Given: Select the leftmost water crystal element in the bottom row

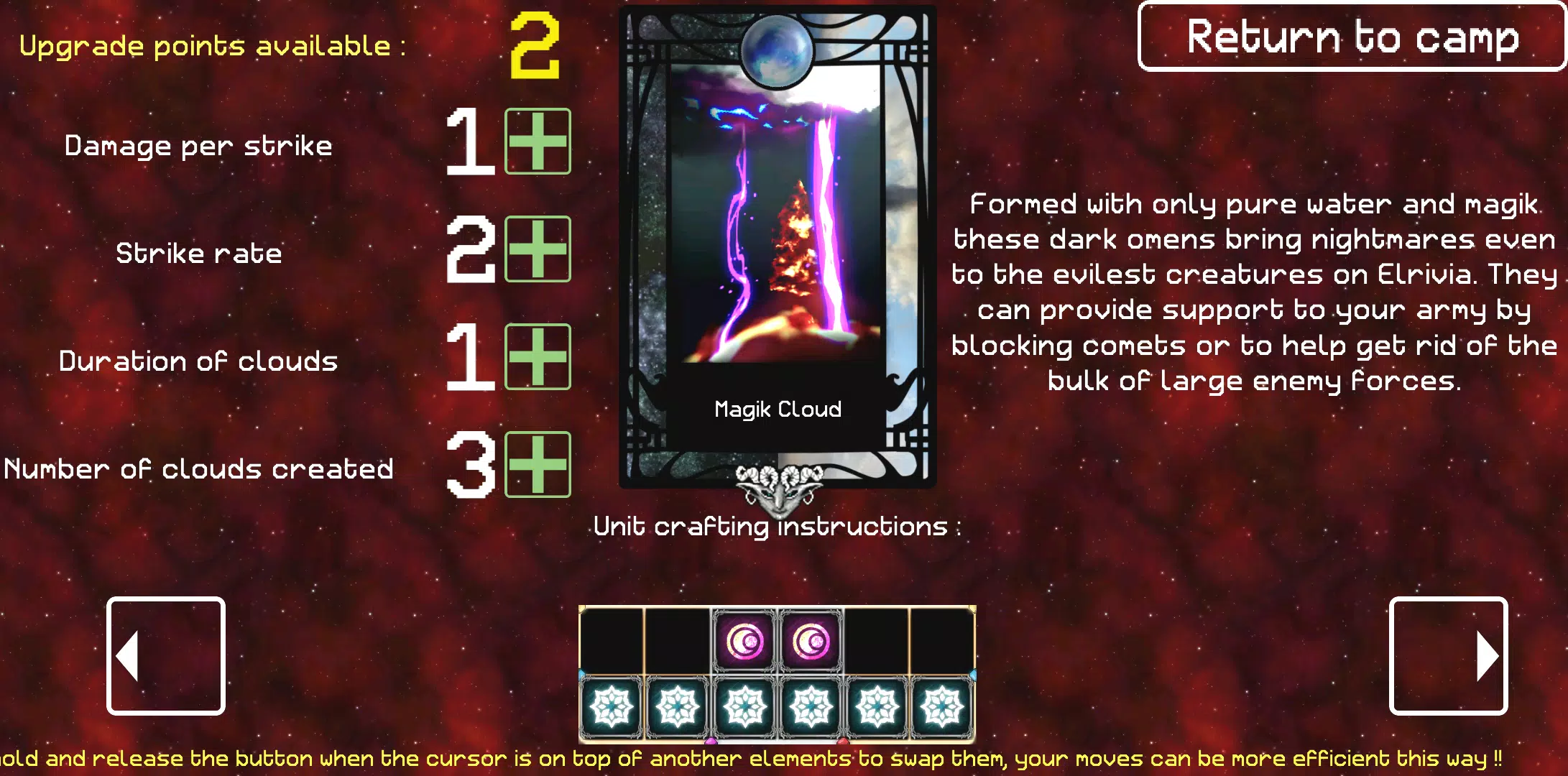Looking at the screenshot, I should click(612, 707).
